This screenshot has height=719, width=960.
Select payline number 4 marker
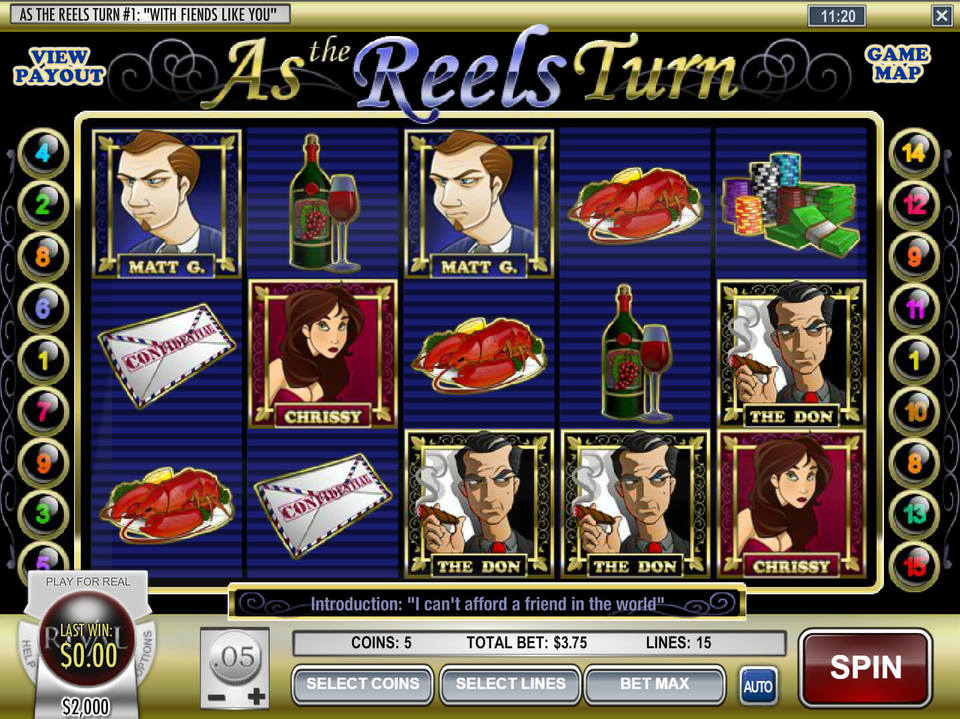tap(42, 154)
